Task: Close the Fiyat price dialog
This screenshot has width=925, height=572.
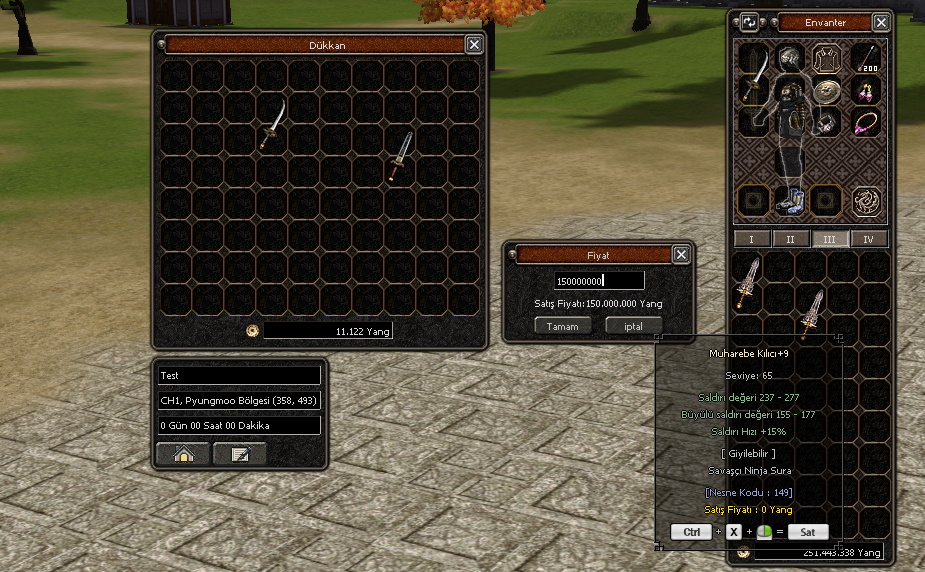Action: (x=681, y=254)
